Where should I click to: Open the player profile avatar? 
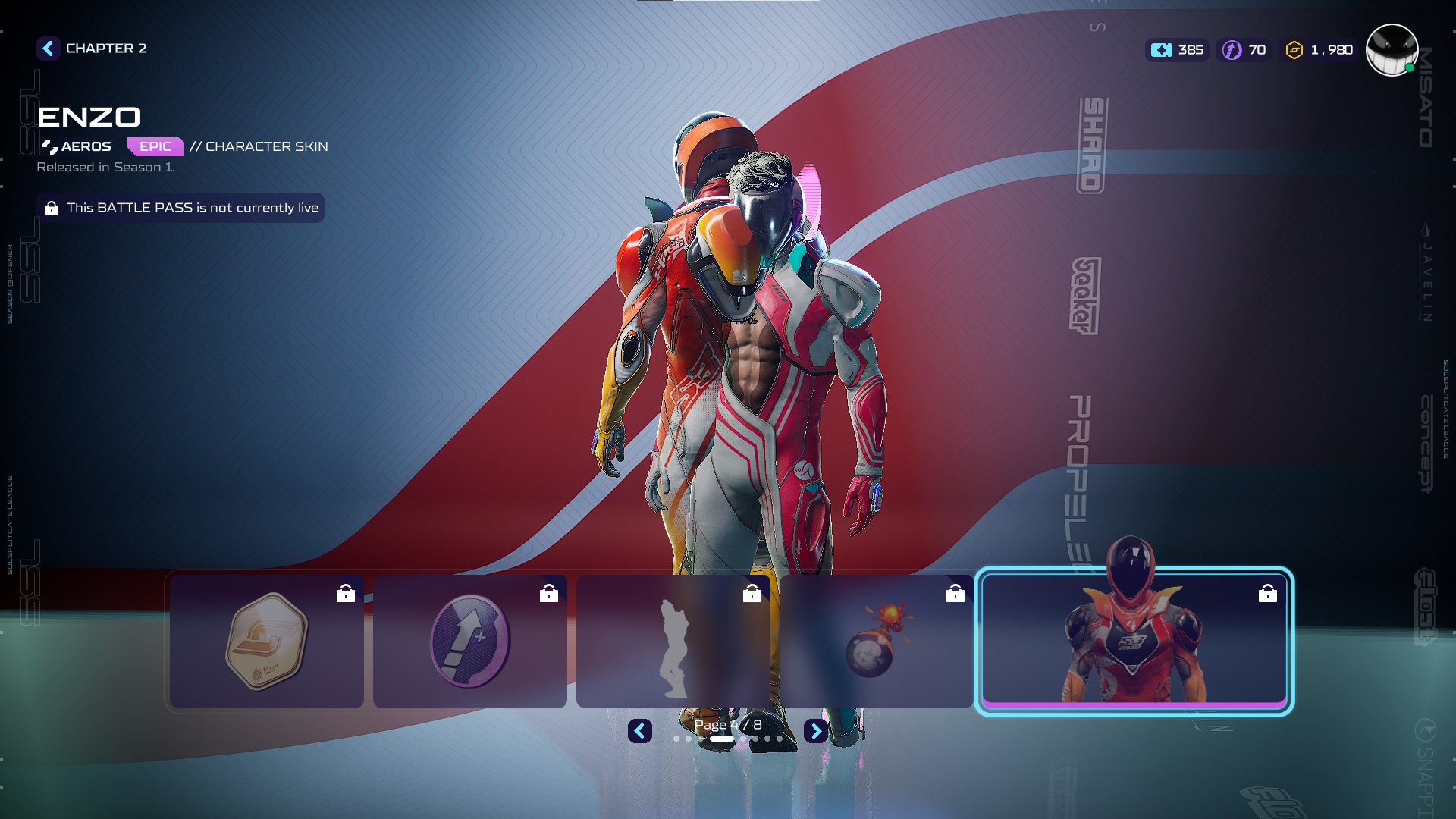pyautogui.click(x=1392, y=50)
